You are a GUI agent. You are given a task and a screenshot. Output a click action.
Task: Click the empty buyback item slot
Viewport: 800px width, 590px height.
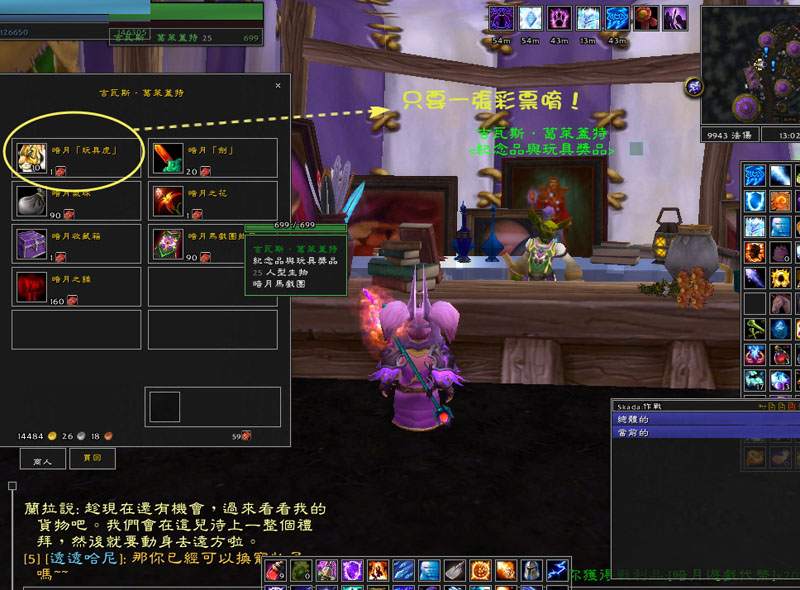click(x=165, y=407)
